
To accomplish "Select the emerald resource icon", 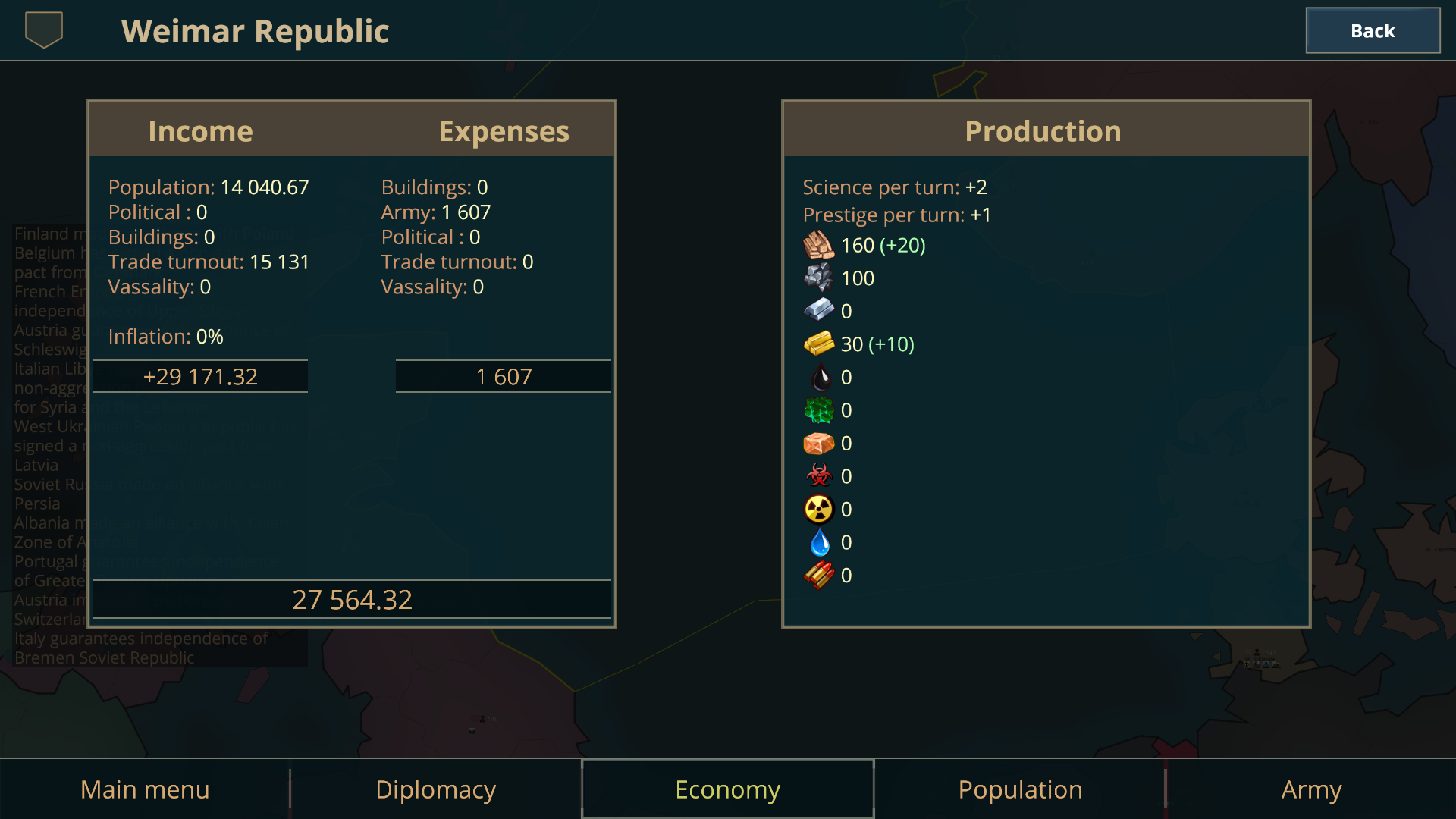I will click(x=819, y=410).
